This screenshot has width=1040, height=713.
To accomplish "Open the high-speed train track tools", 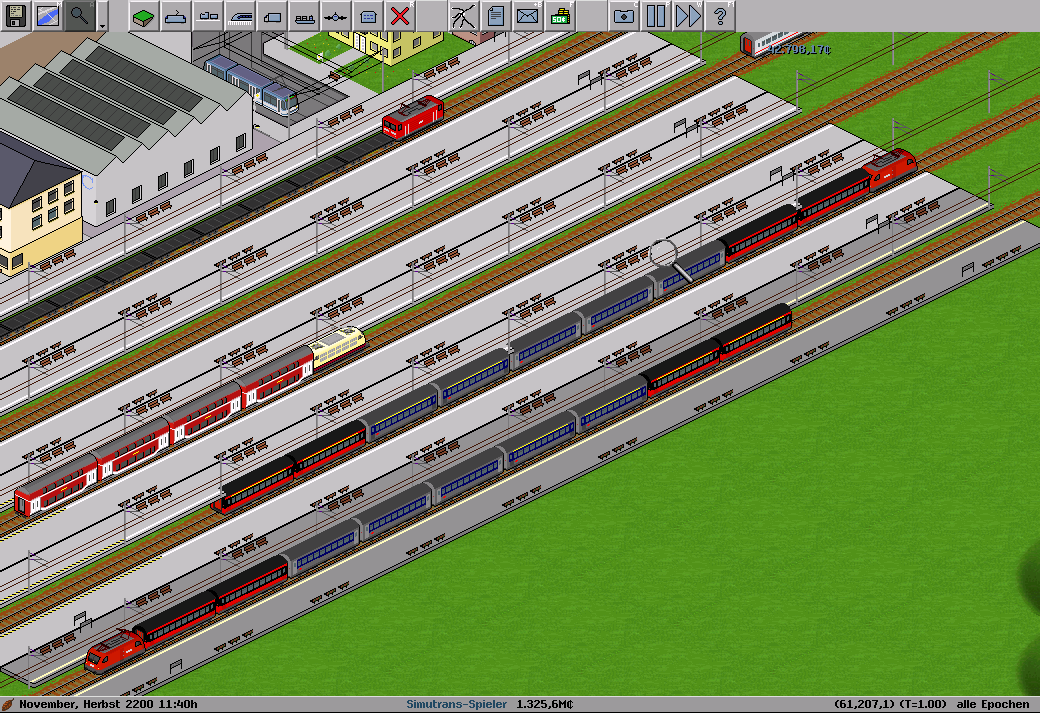I will pos(240,15).
